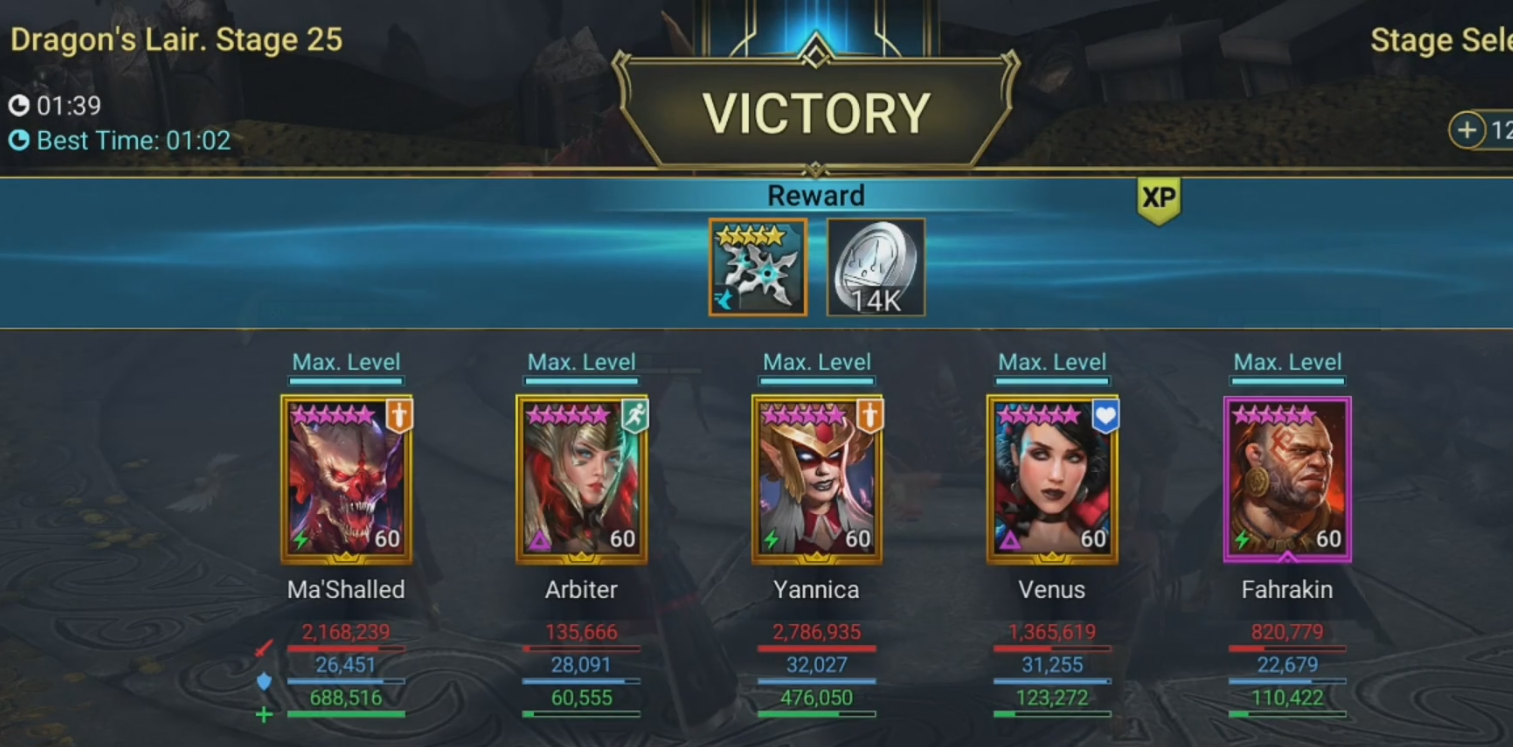1513x747 pixels.
Task: Click the Victory banner
Action: click(816, 110)
